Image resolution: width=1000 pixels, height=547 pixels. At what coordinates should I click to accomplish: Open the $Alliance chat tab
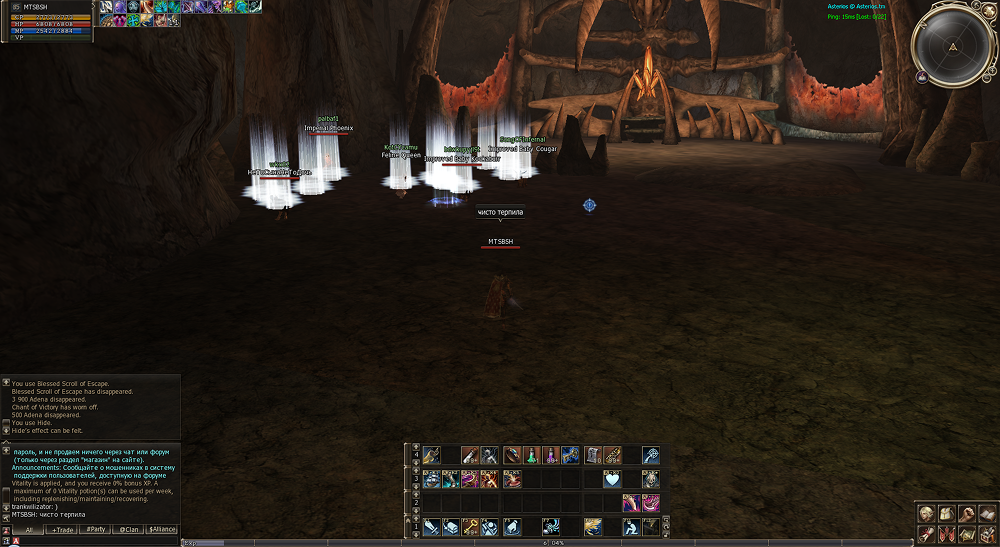click(x=162, y=529)
